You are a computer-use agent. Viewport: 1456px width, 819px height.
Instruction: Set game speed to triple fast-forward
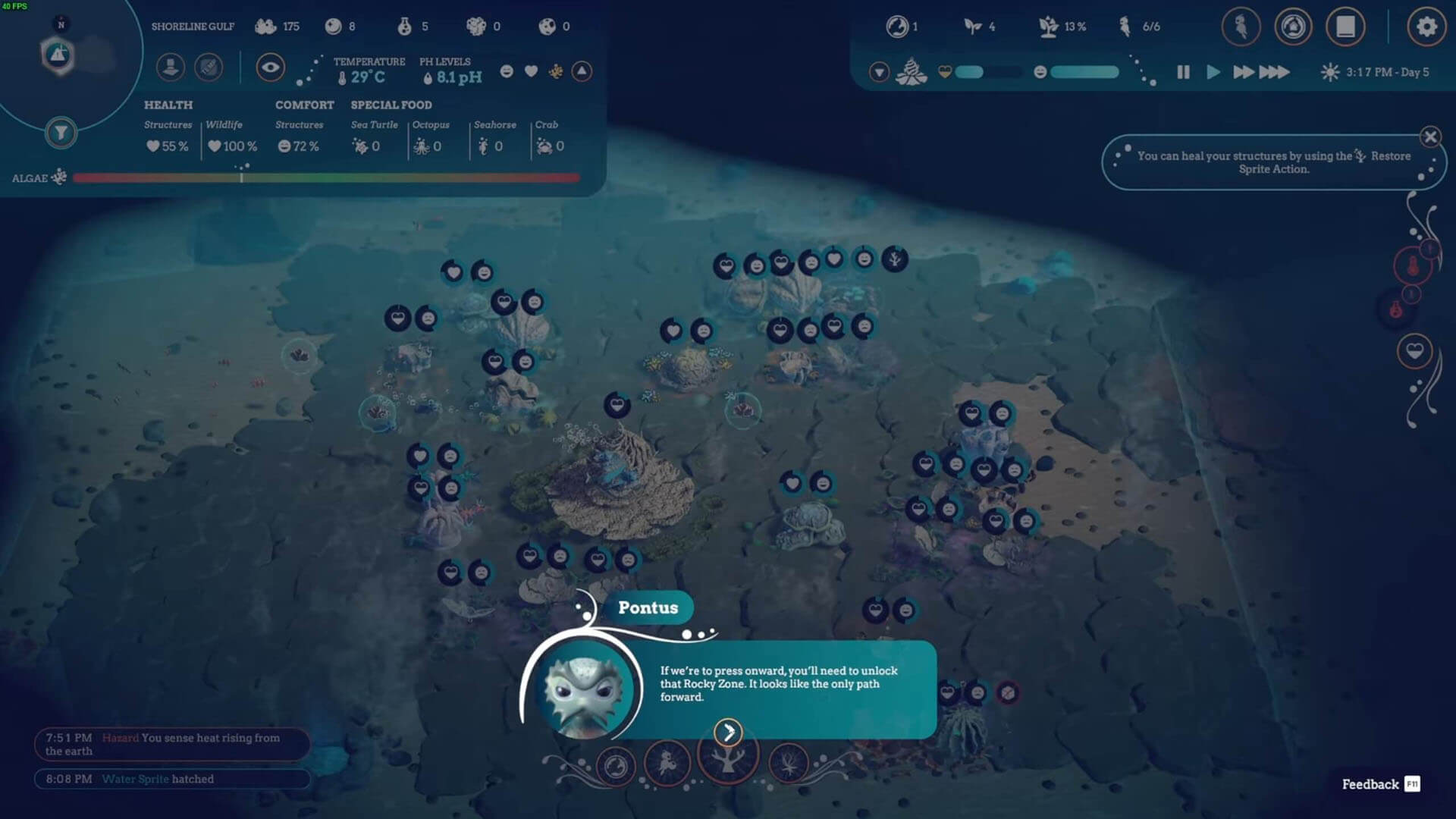pyautogui.click(x=1274, y=72)
